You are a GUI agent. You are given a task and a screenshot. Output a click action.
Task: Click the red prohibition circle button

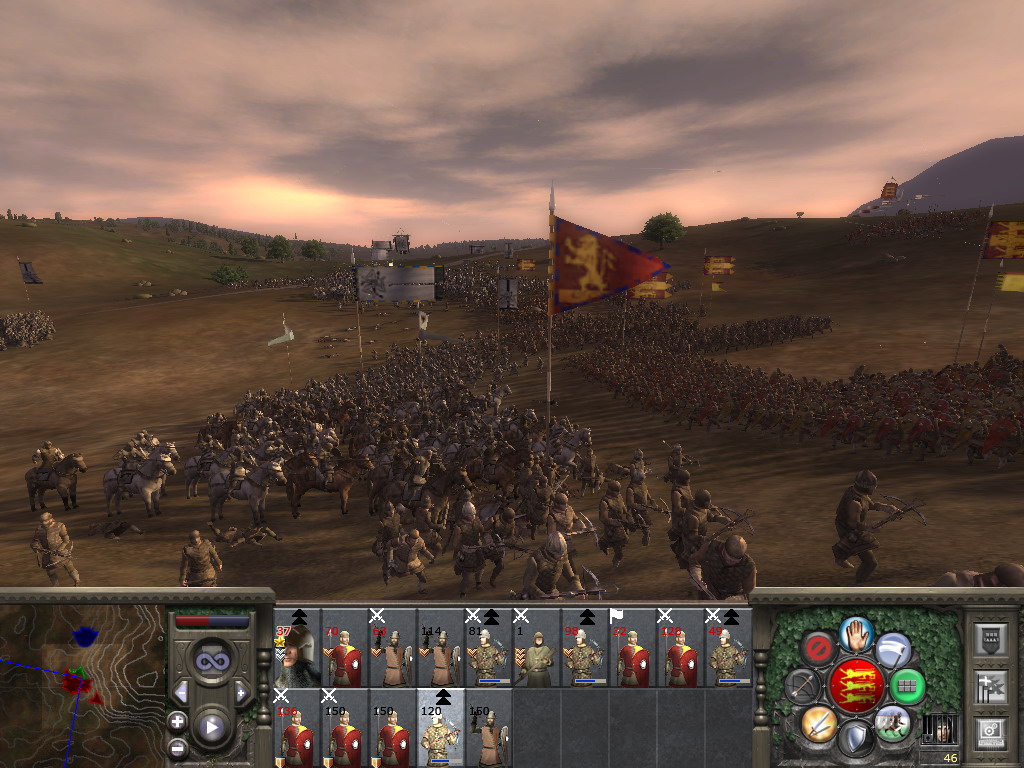(819, 650)
